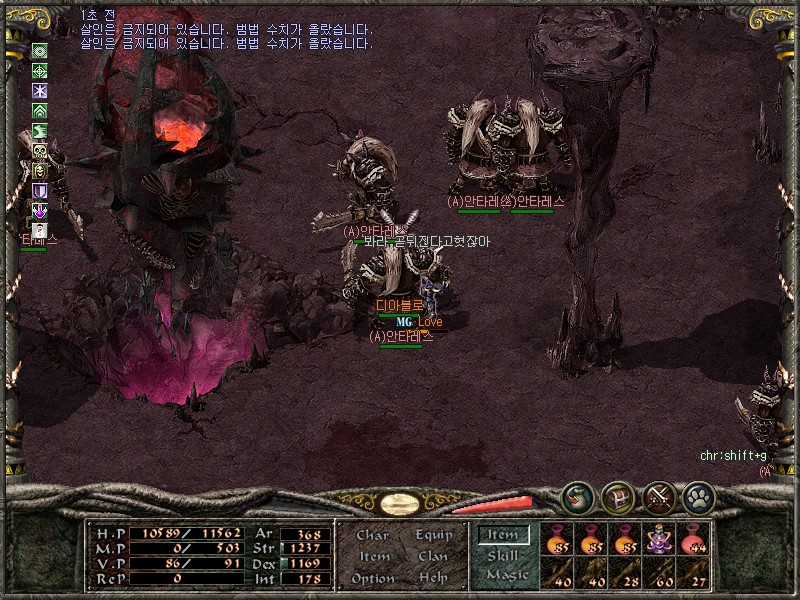Open the treasure chest button
This screenshot has height=600, width=800.
pos(617,496)
